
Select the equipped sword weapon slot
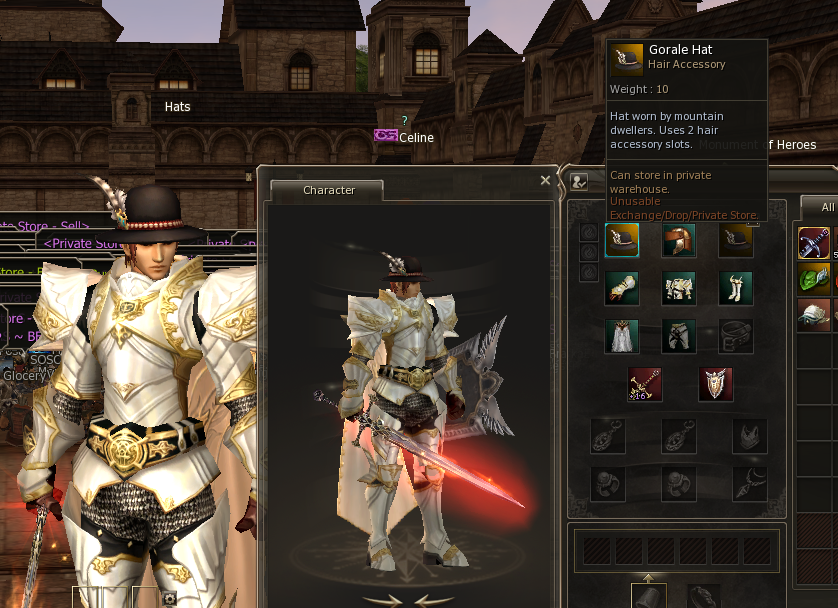point(645,384)
